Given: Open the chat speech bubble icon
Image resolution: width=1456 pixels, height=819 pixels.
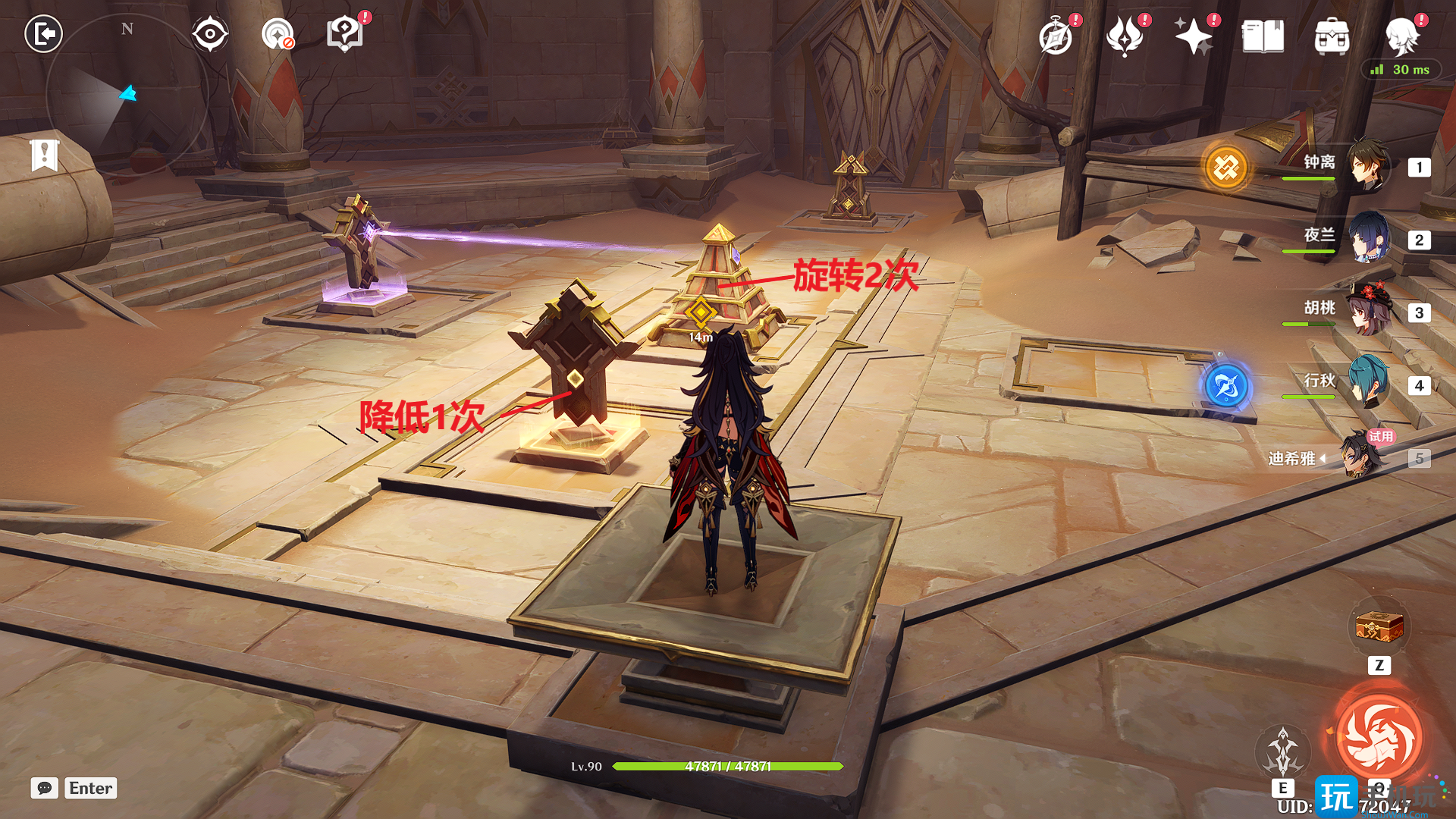Looking at the screenshot, I should 44,788.
